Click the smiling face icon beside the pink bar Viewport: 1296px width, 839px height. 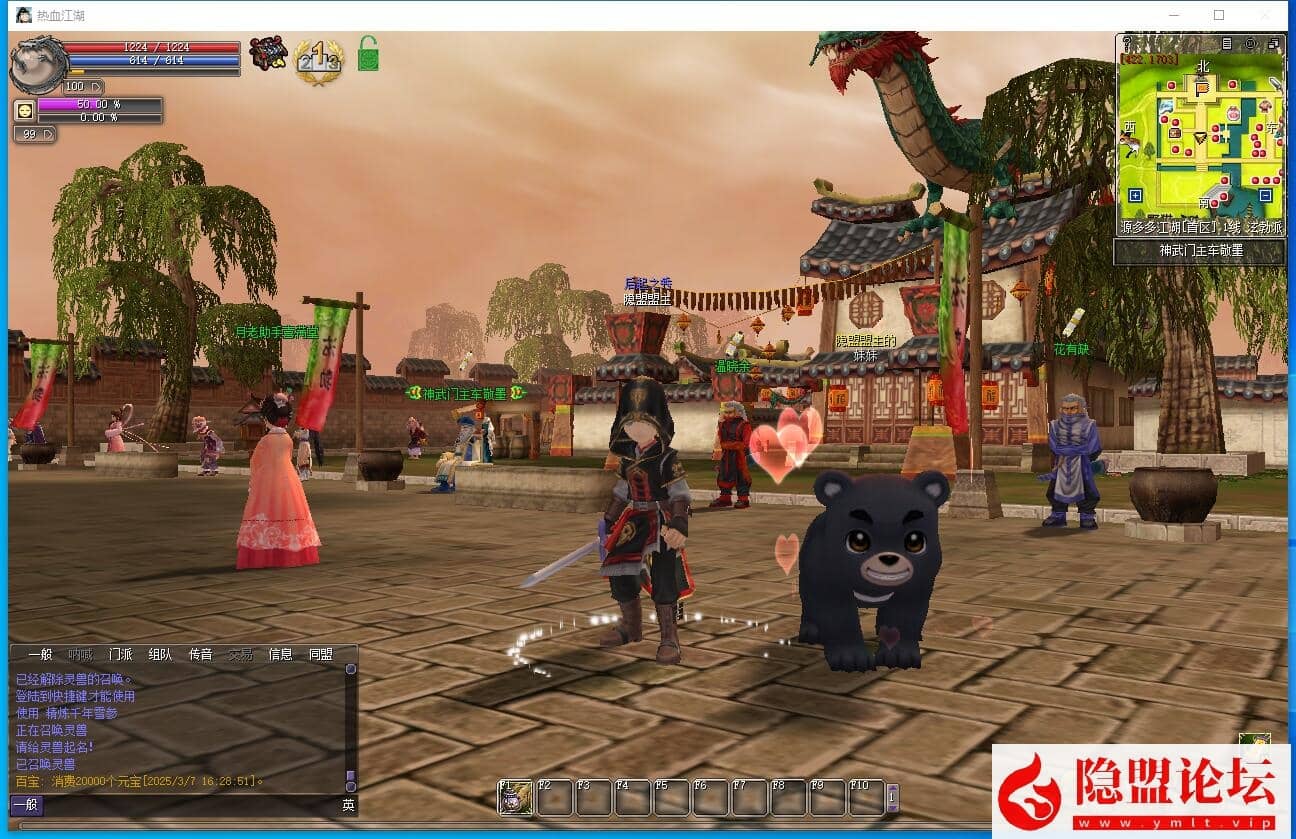(x=24, y=108)
